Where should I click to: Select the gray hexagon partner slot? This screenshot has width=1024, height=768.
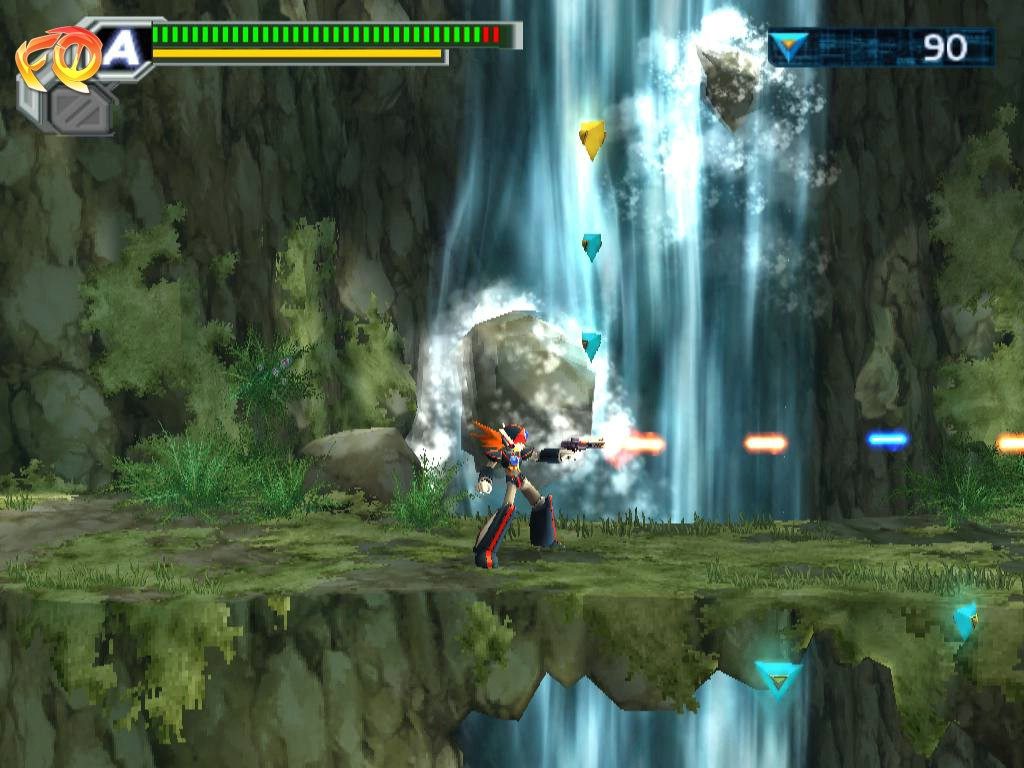coord(80,109)
